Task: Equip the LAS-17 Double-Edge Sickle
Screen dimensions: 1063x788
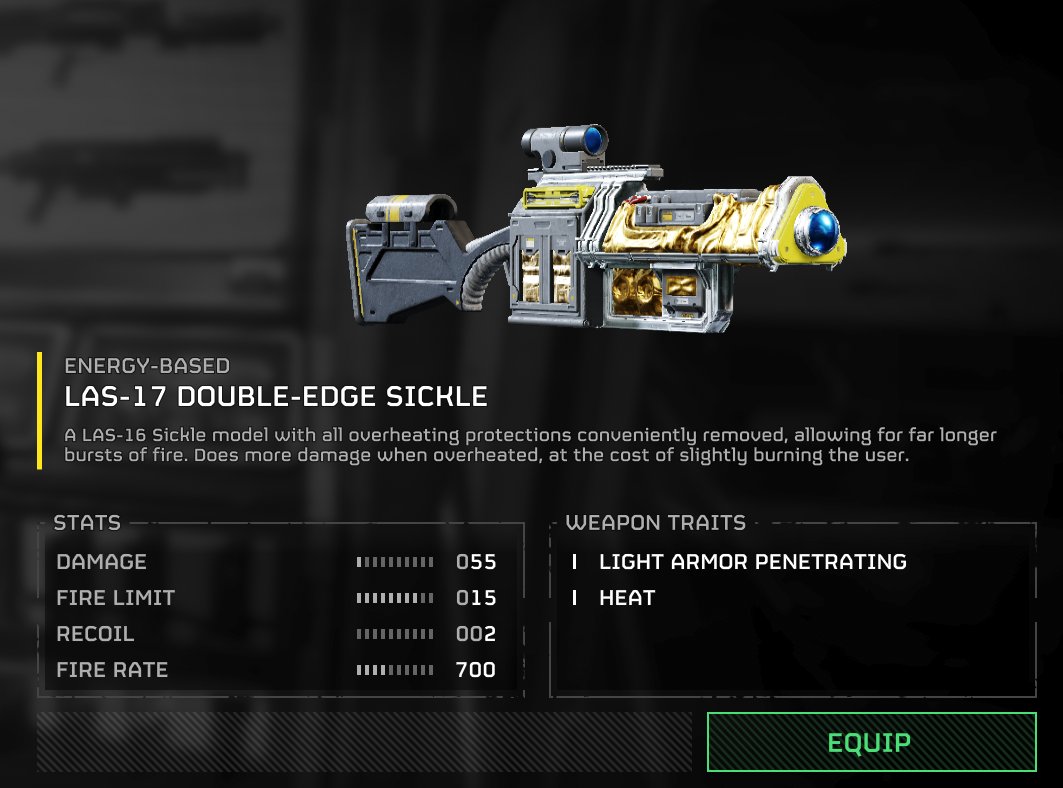Action: point(870,742)
